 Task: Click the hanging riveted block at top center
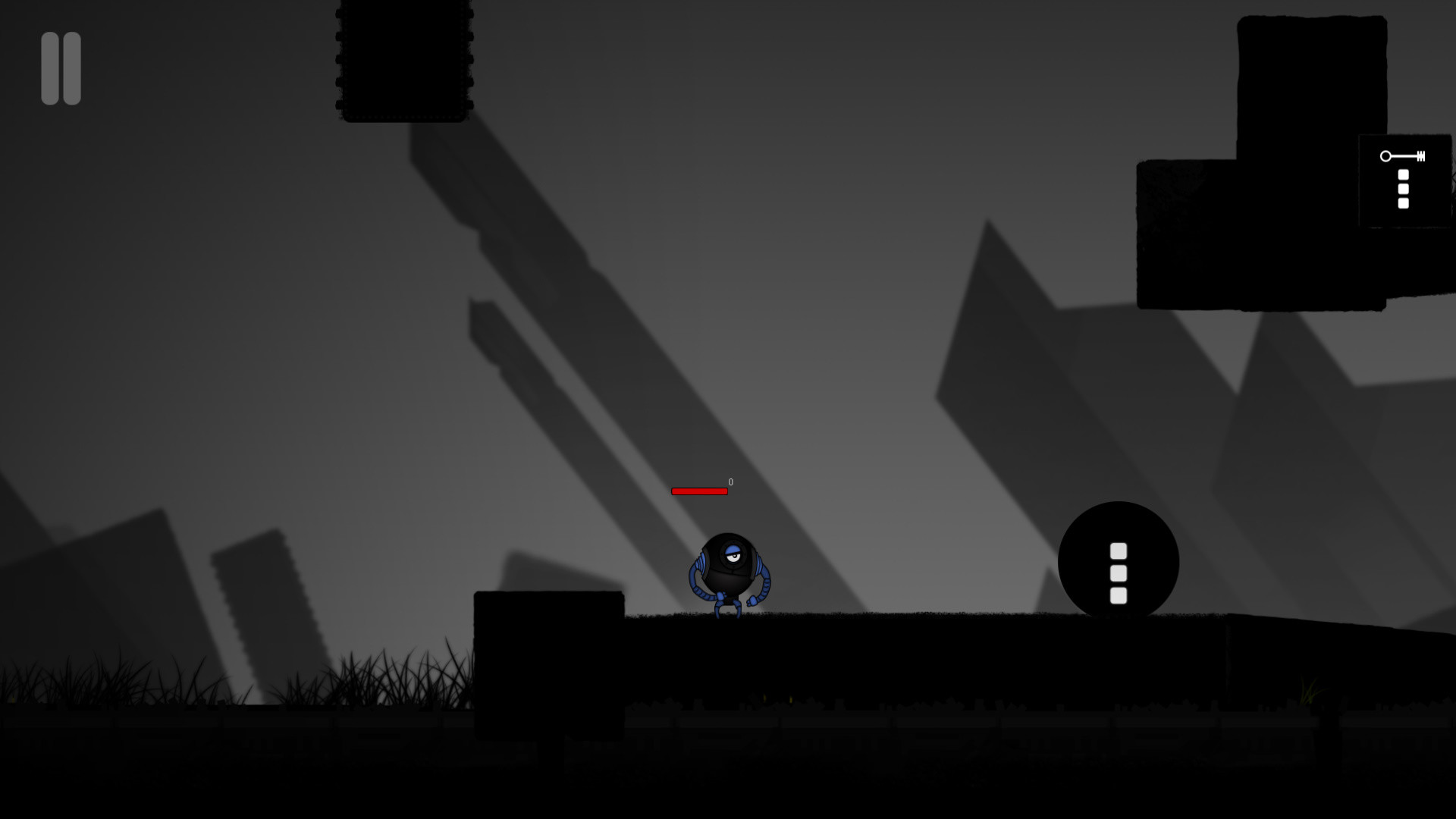click(x=403, y=61)
